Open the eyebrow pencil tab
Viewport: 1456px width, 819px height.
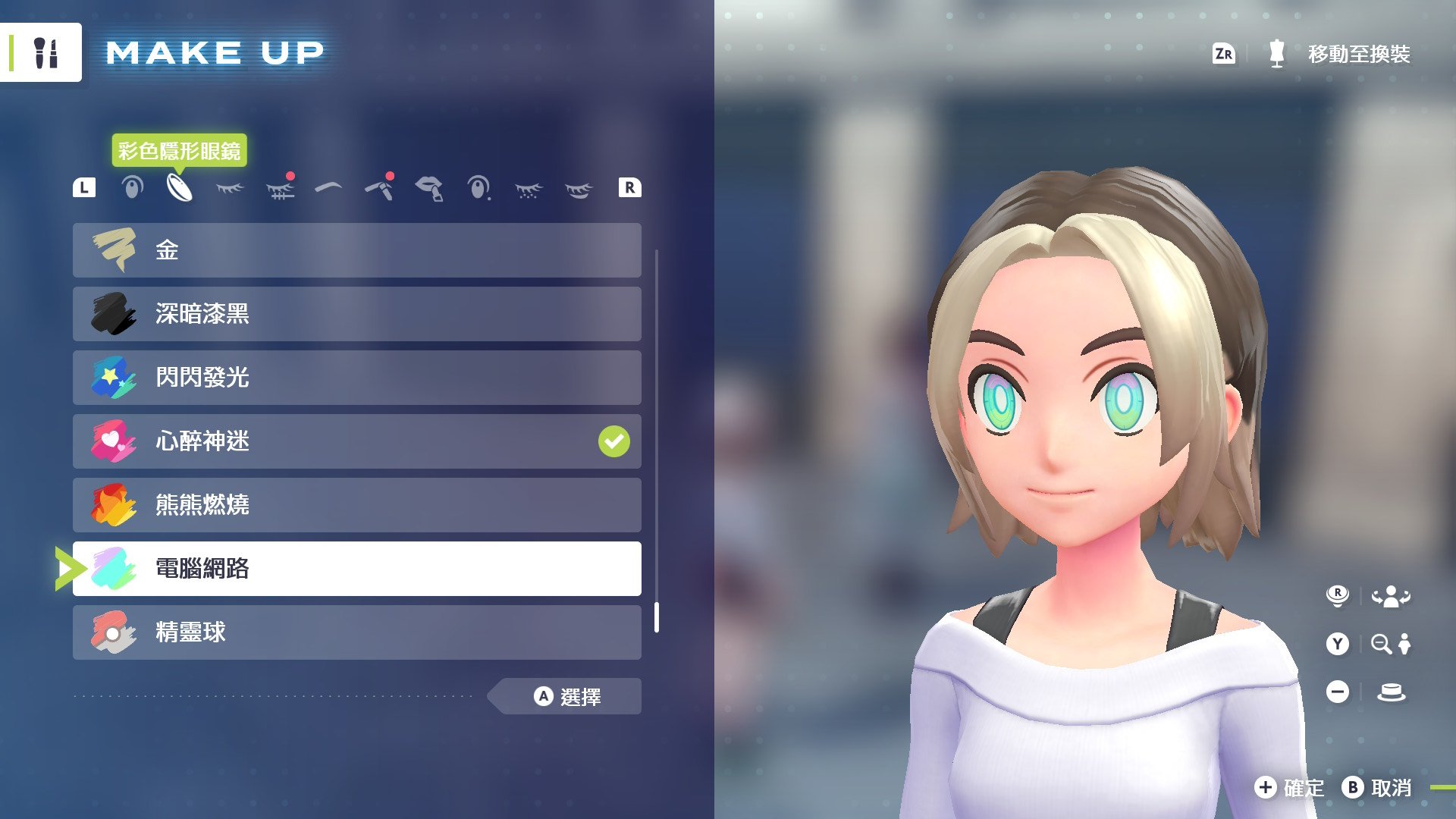tap(379, 187)
